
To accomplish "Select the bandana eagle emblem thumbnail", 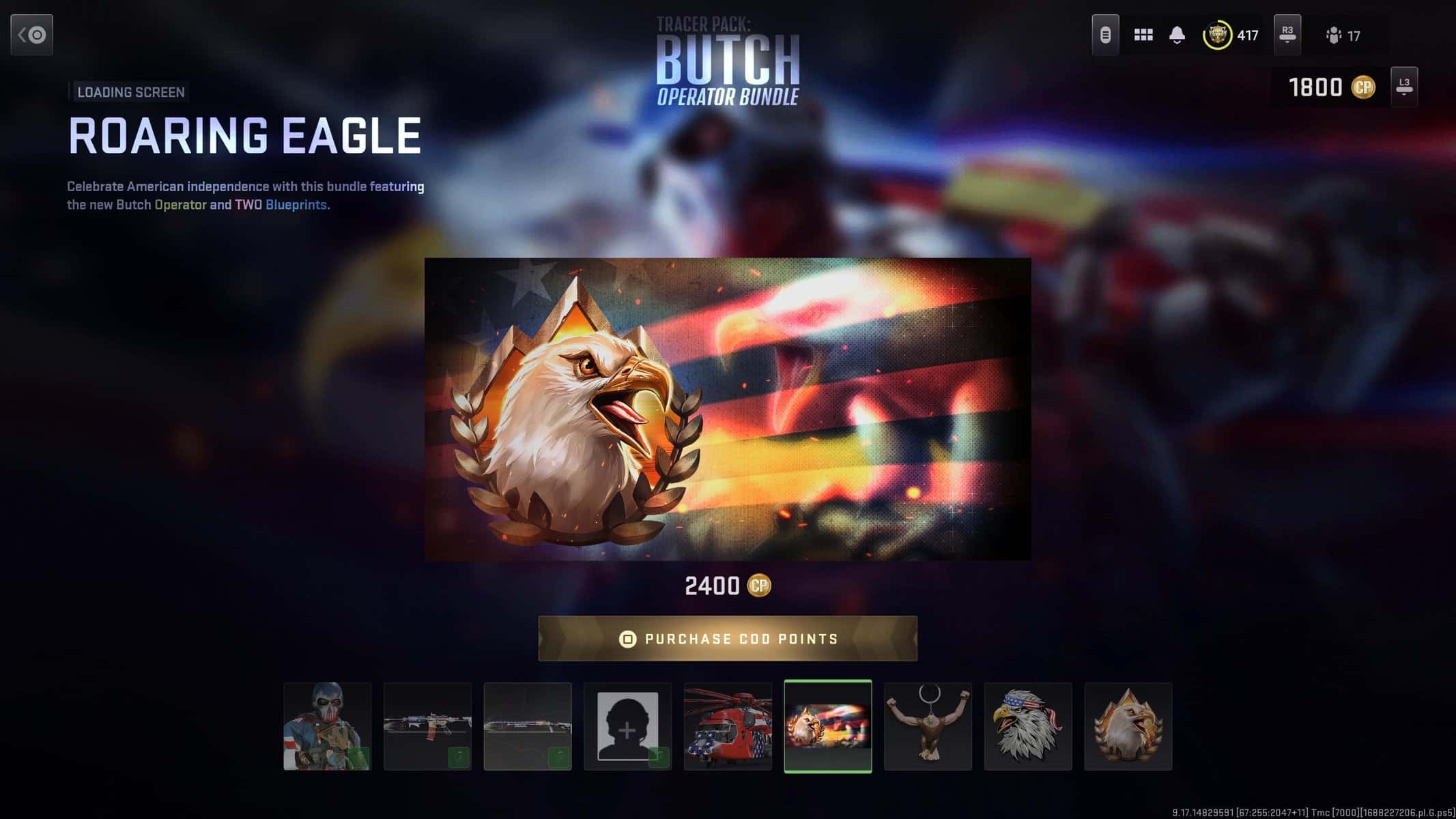I will point(1028,725).
